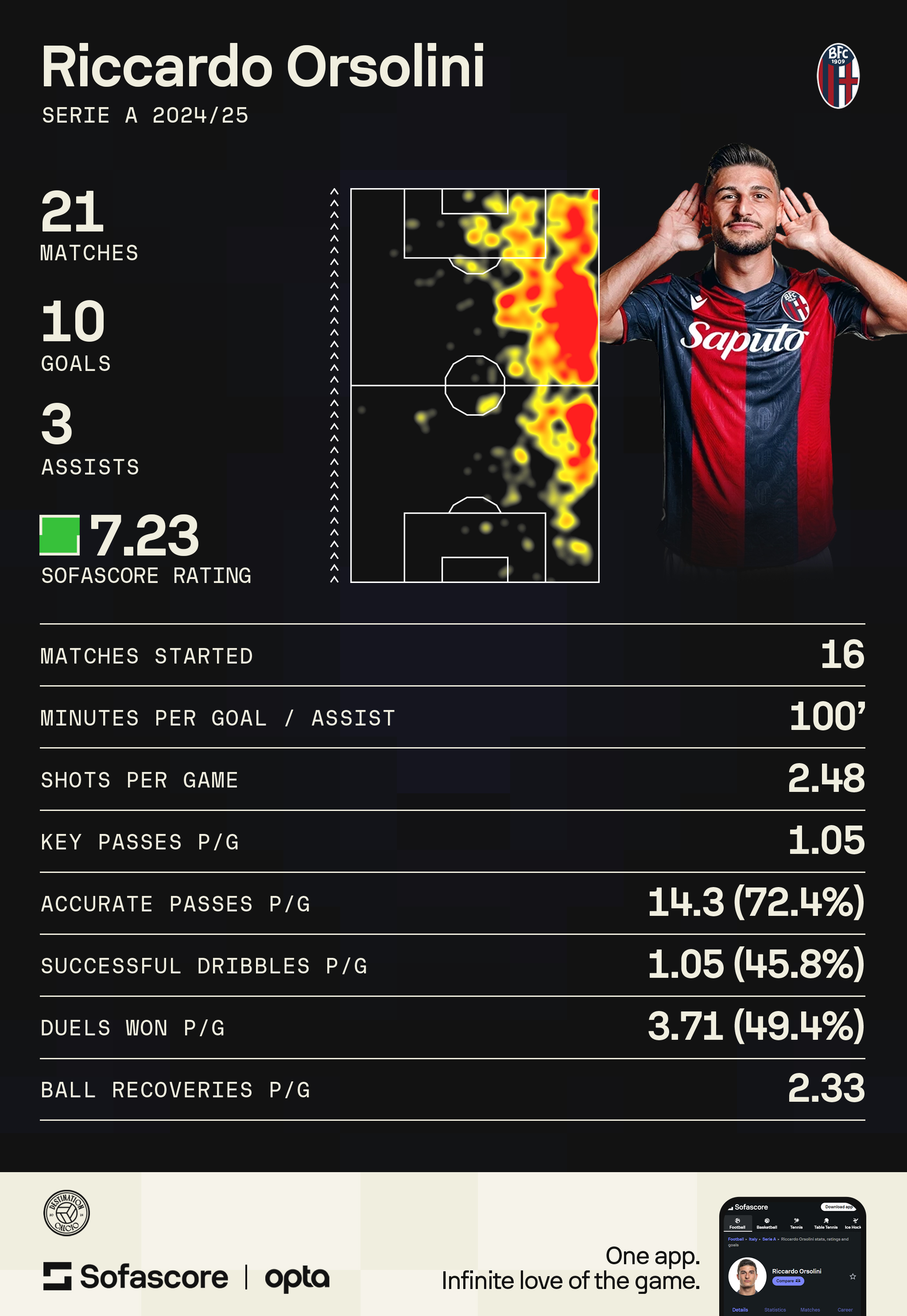907x1316 pixels.
Task: Tap the Download app button
Action: pyautogui.click(x=838, y=1207)
